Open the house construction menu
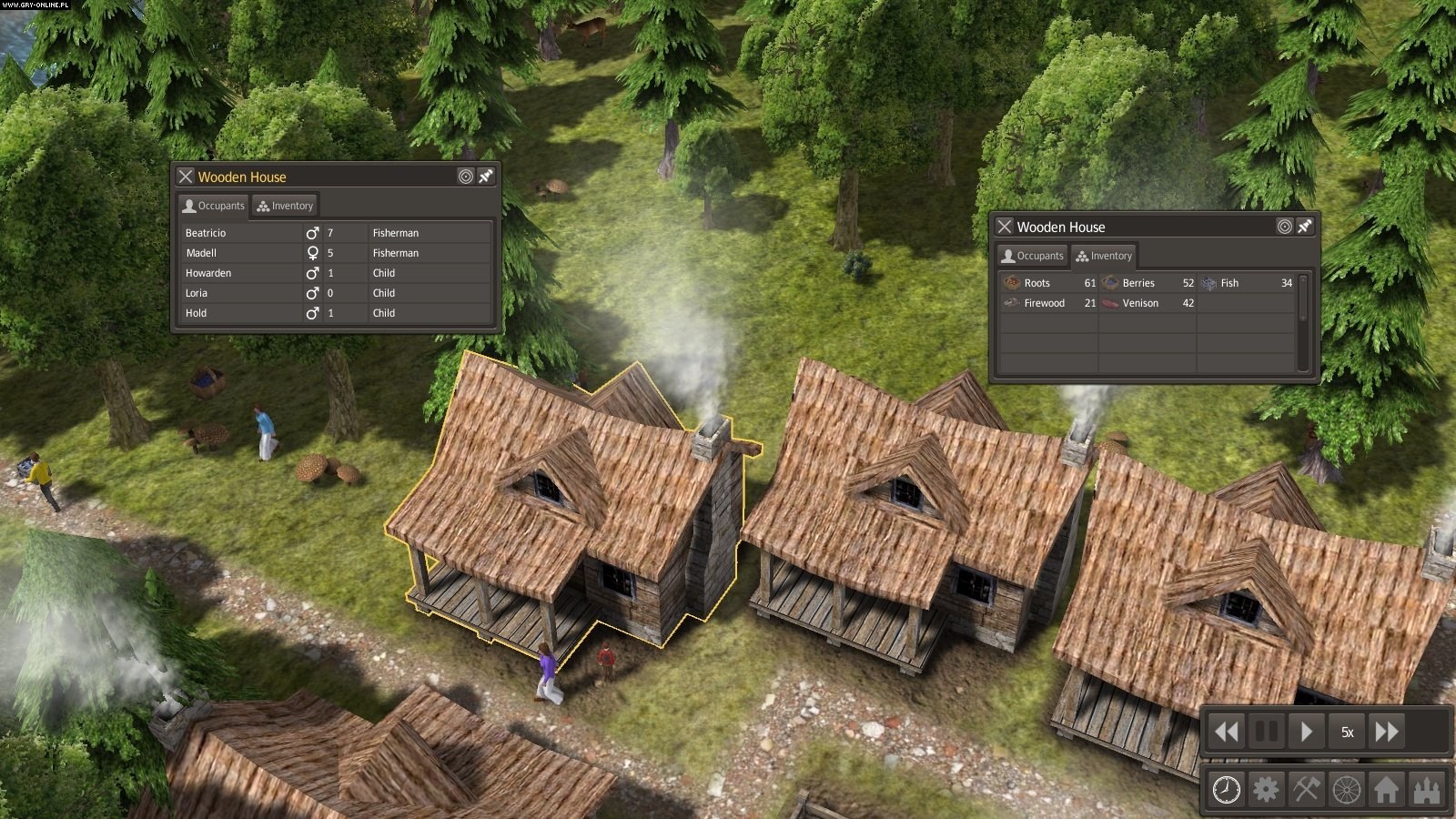 pos(1386,789)
